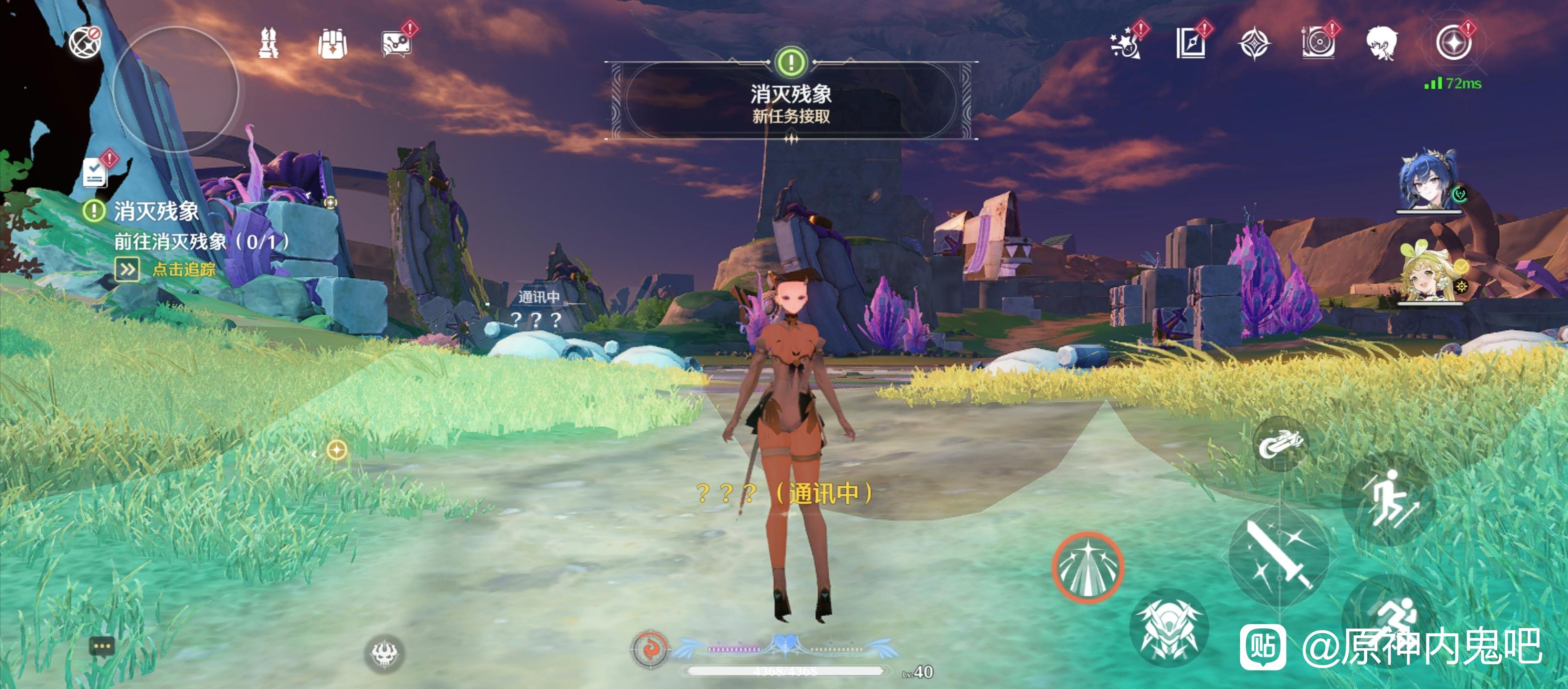
Task: Open the disc events icon
Action: click(x=1318, y=44)
